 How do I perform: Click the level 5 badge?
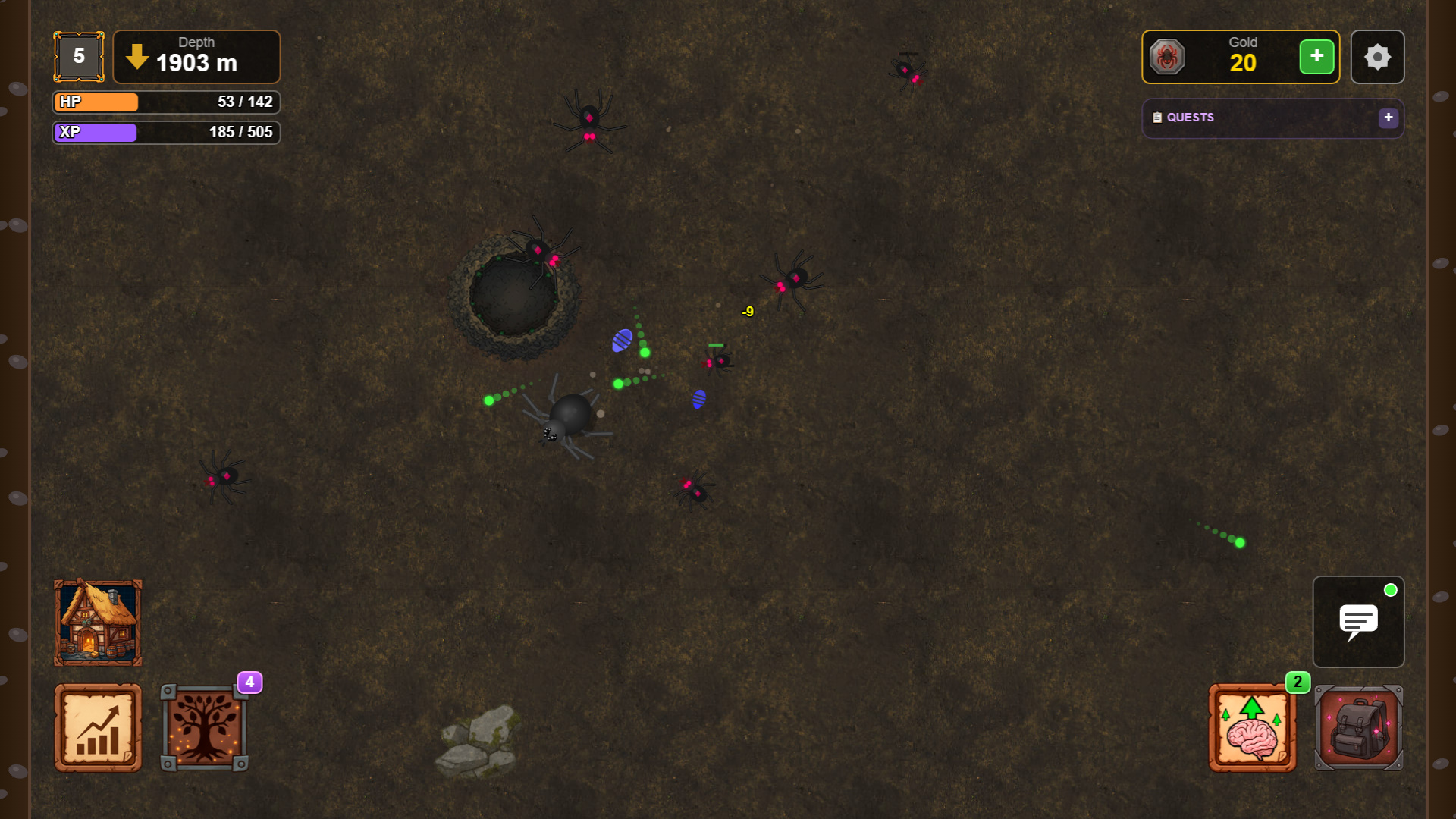click(x=78, y=55)
